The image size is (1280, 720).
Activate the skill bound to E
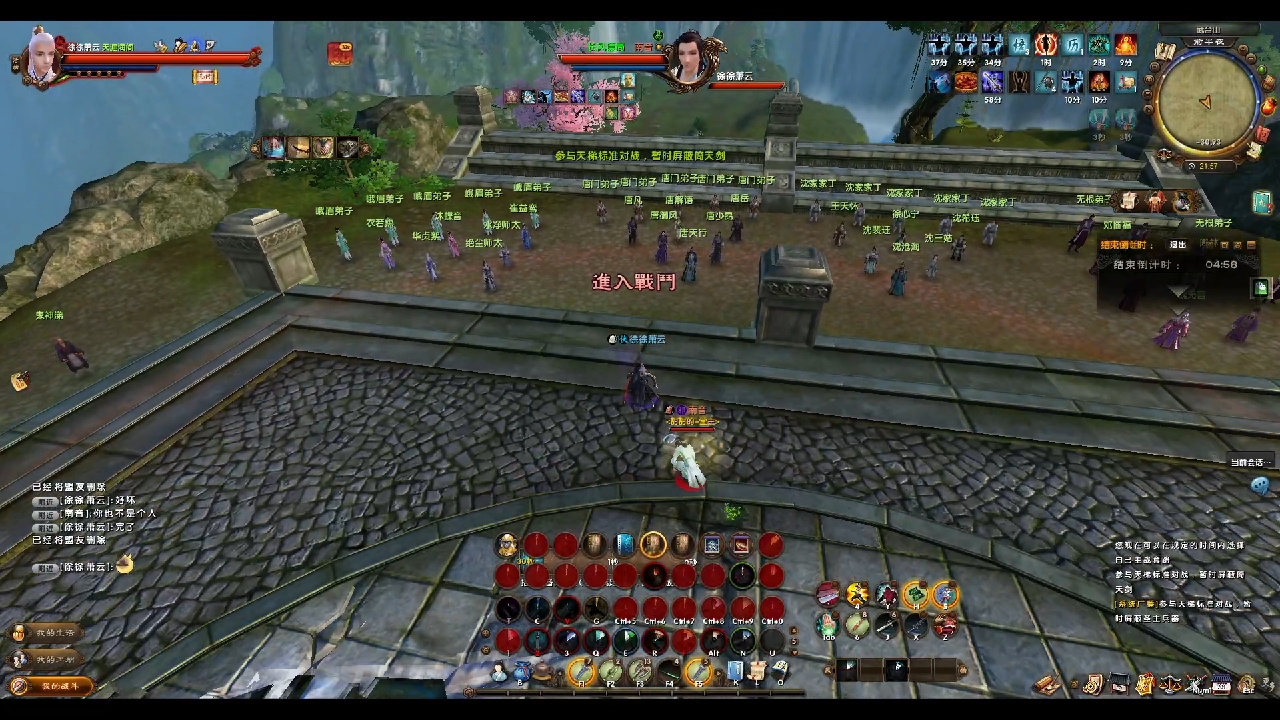[626, 641]
